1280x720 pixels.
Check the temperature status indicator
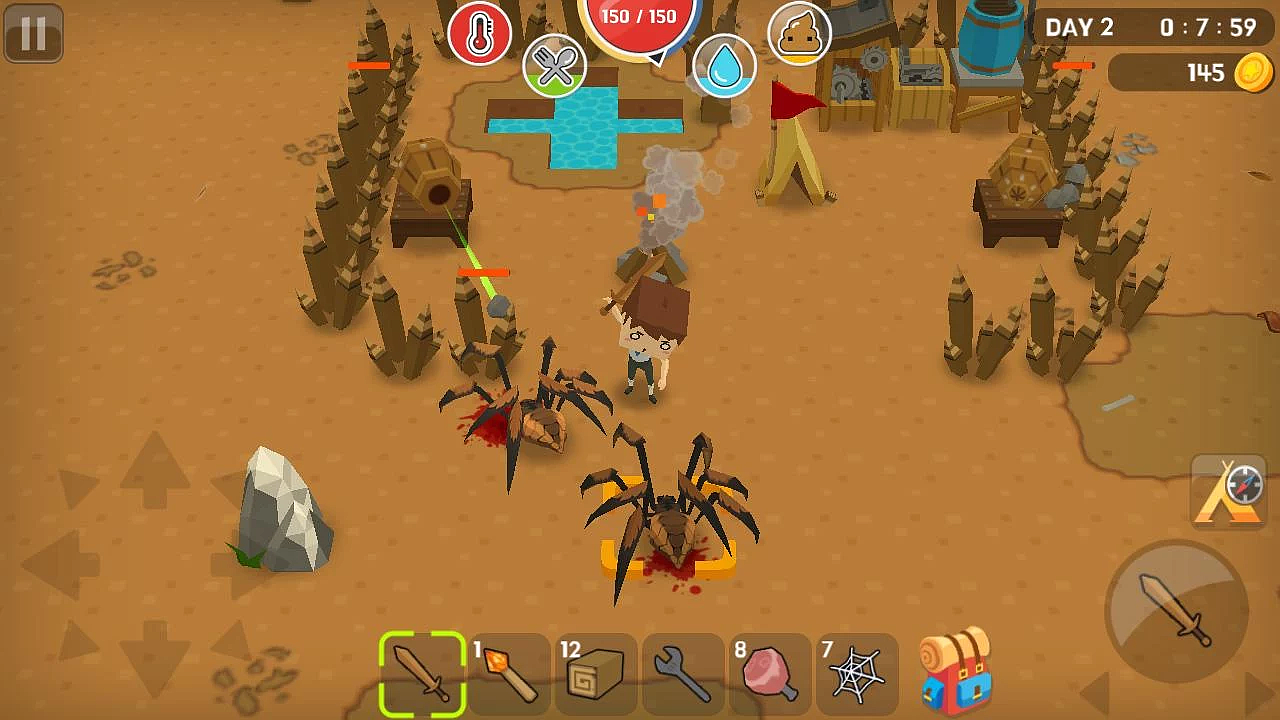point(483,33)
